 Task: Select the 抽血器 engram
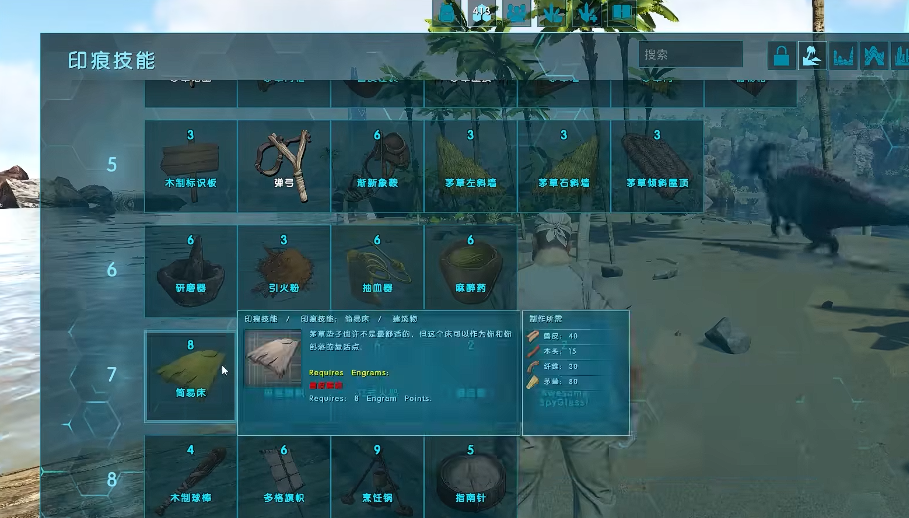pyautogui.click(x=377, y=270)
